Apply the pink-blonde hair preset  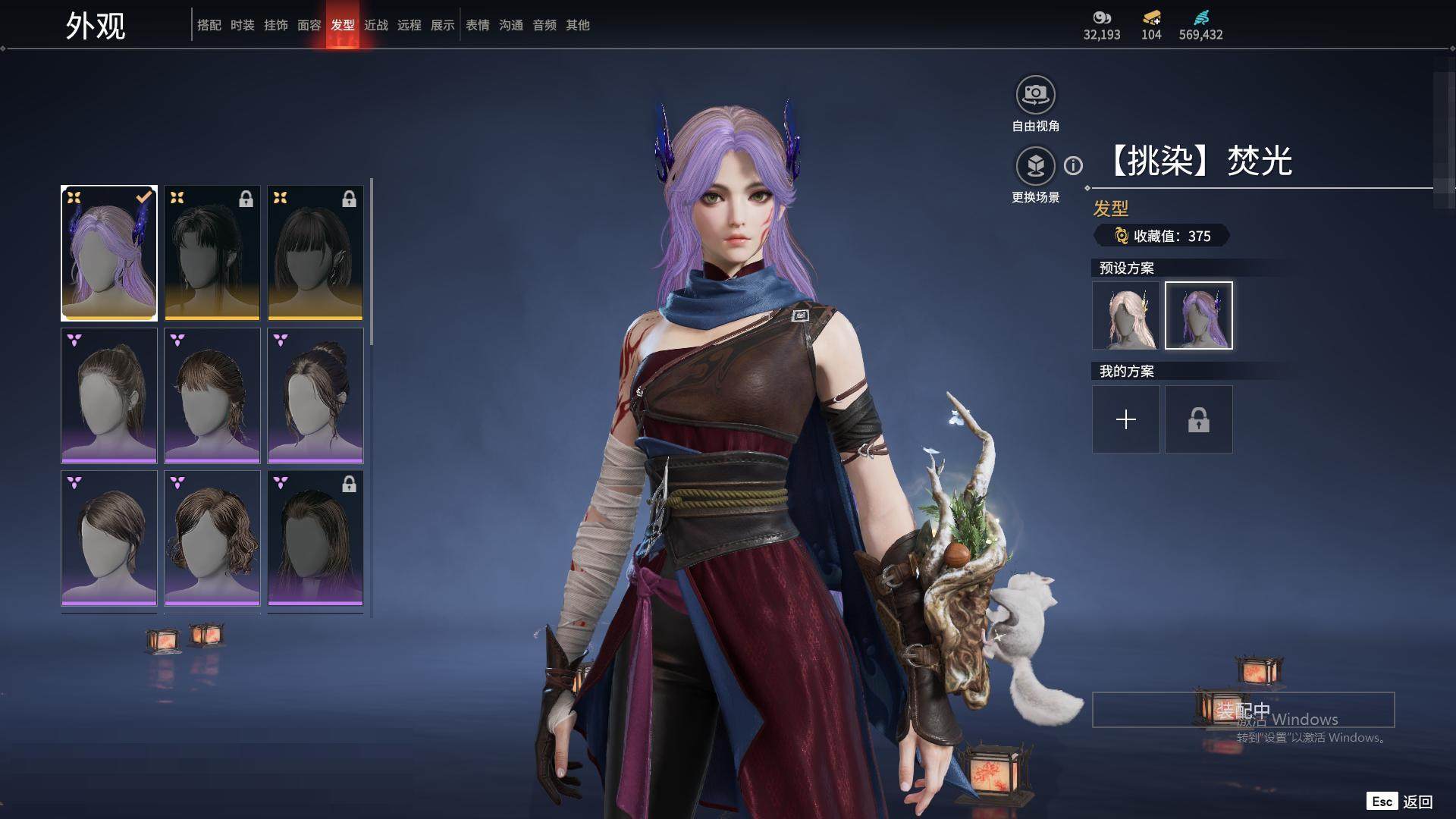click(x=1125, y=315)
